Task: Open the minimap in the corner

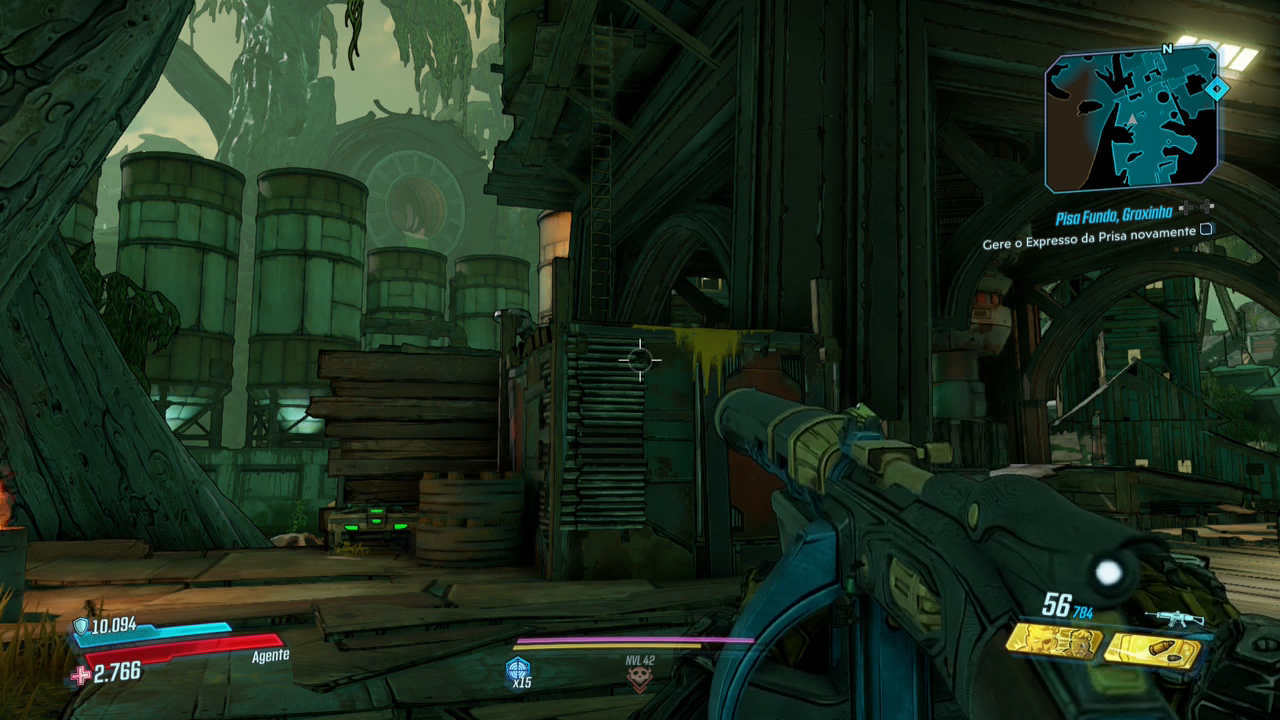Action: pos(1130,120)
